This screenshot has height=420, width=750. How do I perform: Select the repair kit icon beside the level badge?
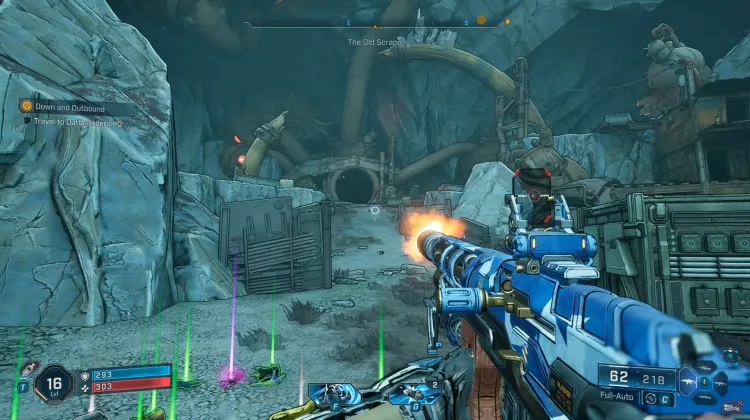coord(27,369)
